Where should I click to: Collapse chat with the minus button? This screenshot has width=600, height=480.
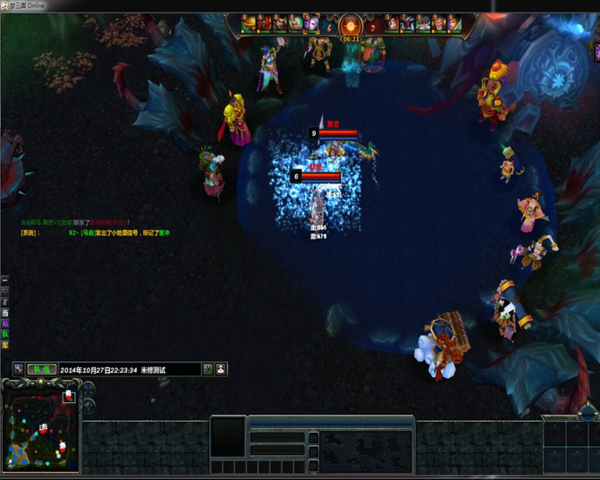5,281
